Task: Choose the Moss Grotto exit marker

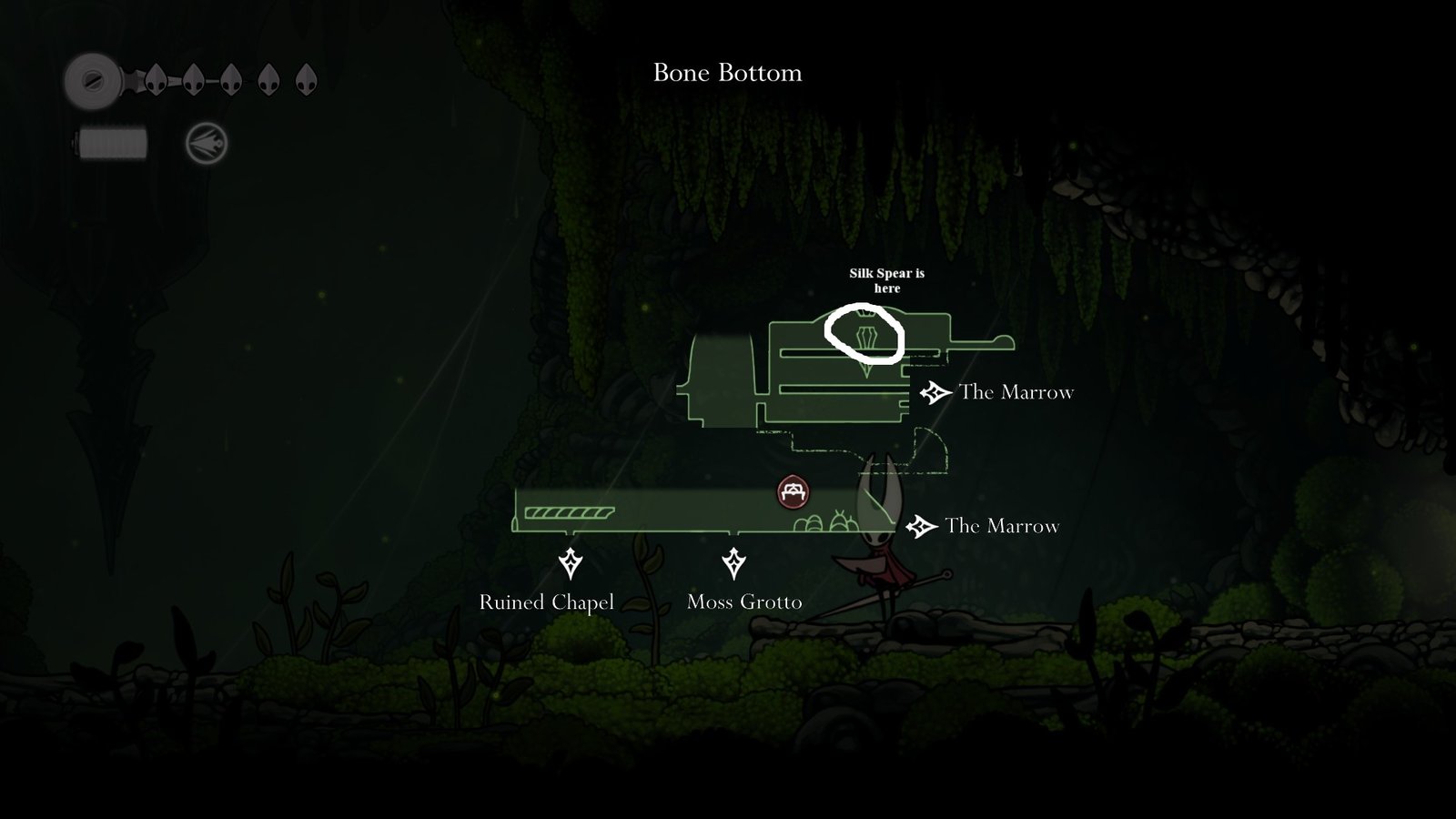Action: [x=733, y=563]
